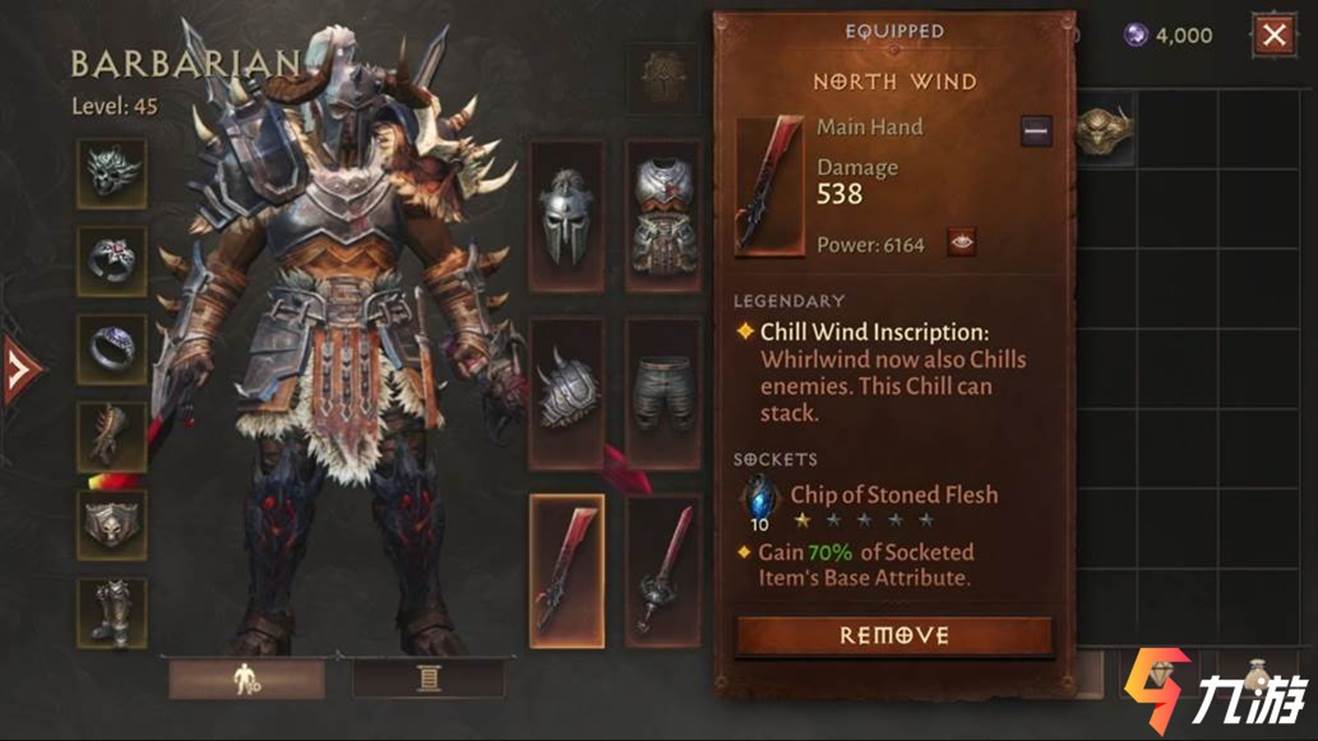
Task: Expand the side panel with the red arrow
Action: point(20,369)
